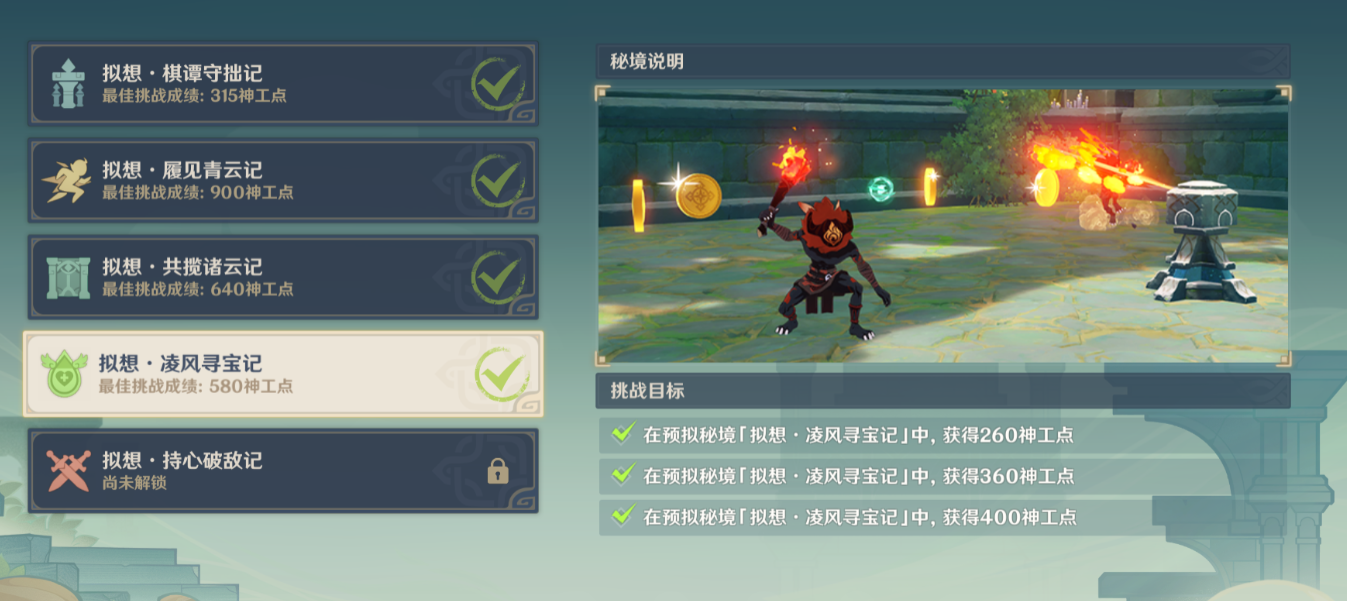The width and height of the screenshot is (1347, 601).
Task: Select the 拟想·棋谭守拙记 challenge
Action: (283, 84)
